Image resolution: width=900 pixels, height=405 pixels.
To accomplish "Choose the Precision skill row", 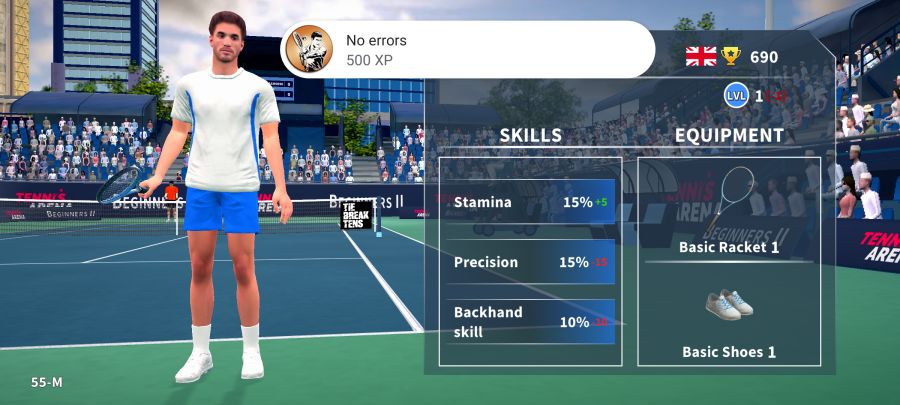I will click(x=530, y=262).
